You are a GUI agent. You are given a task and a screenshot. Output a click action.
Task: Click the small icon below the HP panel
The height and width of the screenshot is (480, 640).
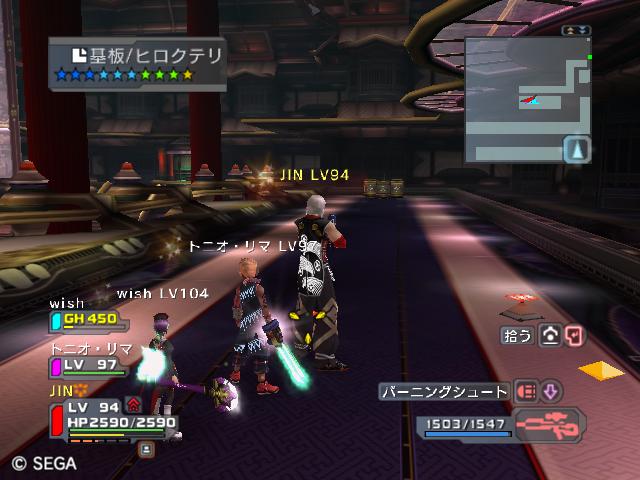click(146, 449)
